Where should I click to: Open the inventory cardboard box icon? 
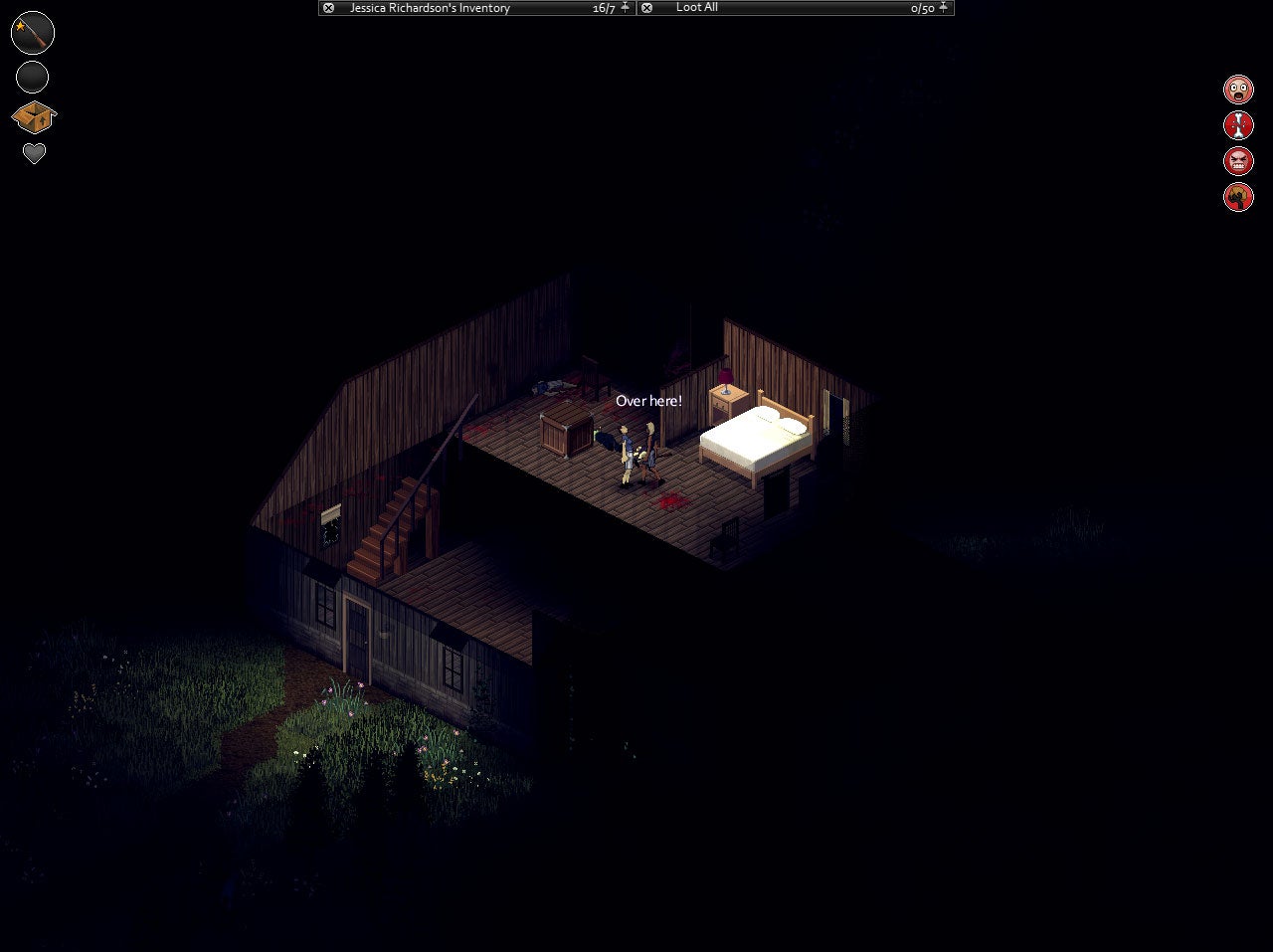click(x=32, y=118)
